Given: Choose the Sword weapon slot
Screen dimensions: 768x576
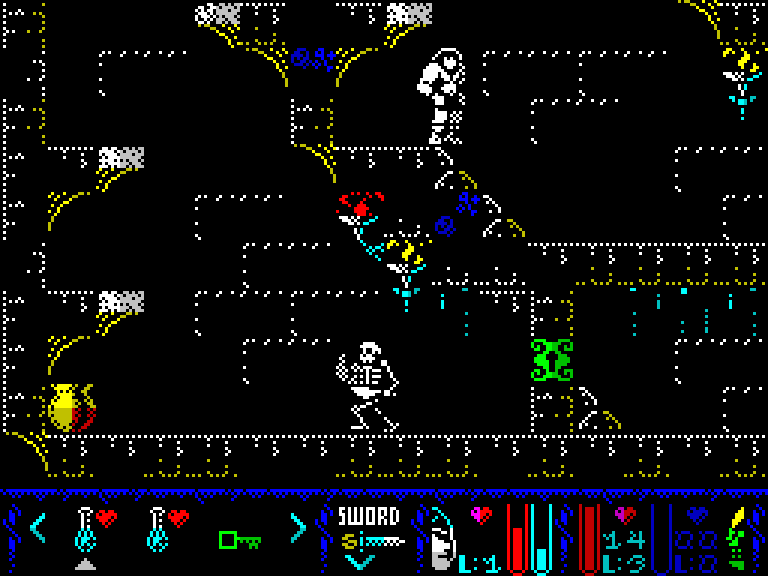Looking at the screenshot, I should pos(368,530).
